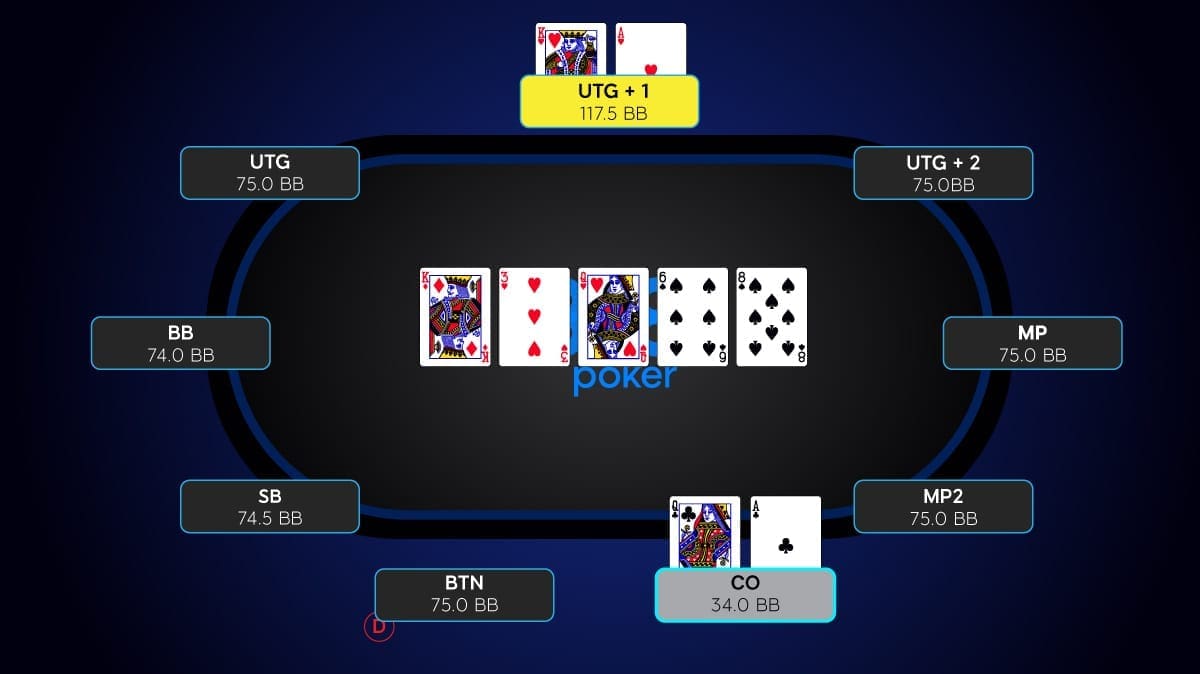The image size is (1200, 674).
Task: Pick the 3 of hearts board card
Action: [534, 317]
